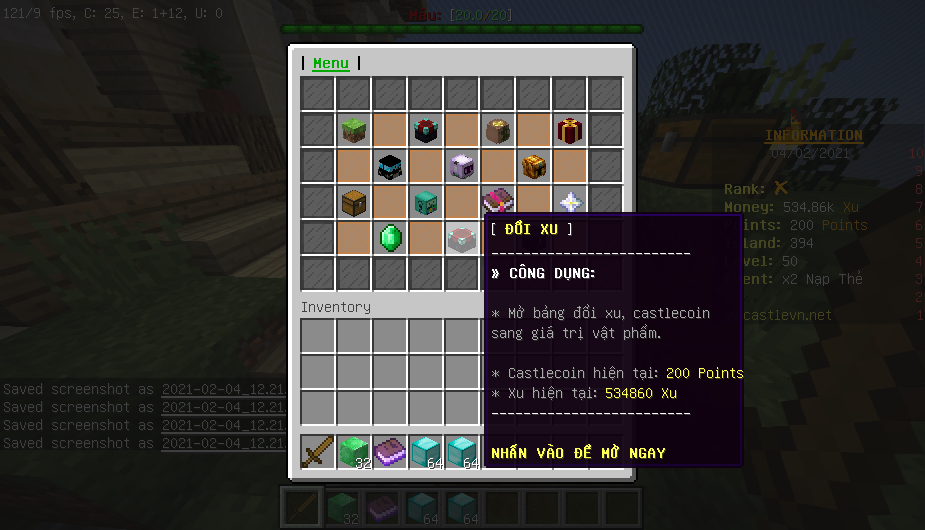
Task: Choose the white nether star item
Action: coord(570,202)
